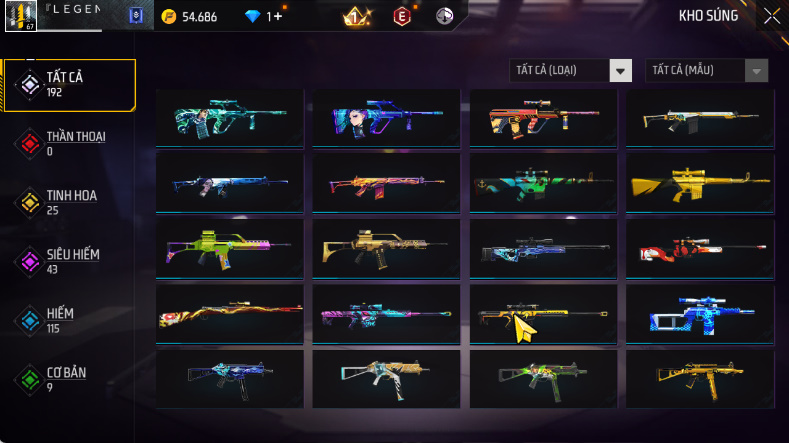Choose the Cơ Bản rarity tab
Screen dimensions: 789x443
pyautogui.click(x=69, y=379)
